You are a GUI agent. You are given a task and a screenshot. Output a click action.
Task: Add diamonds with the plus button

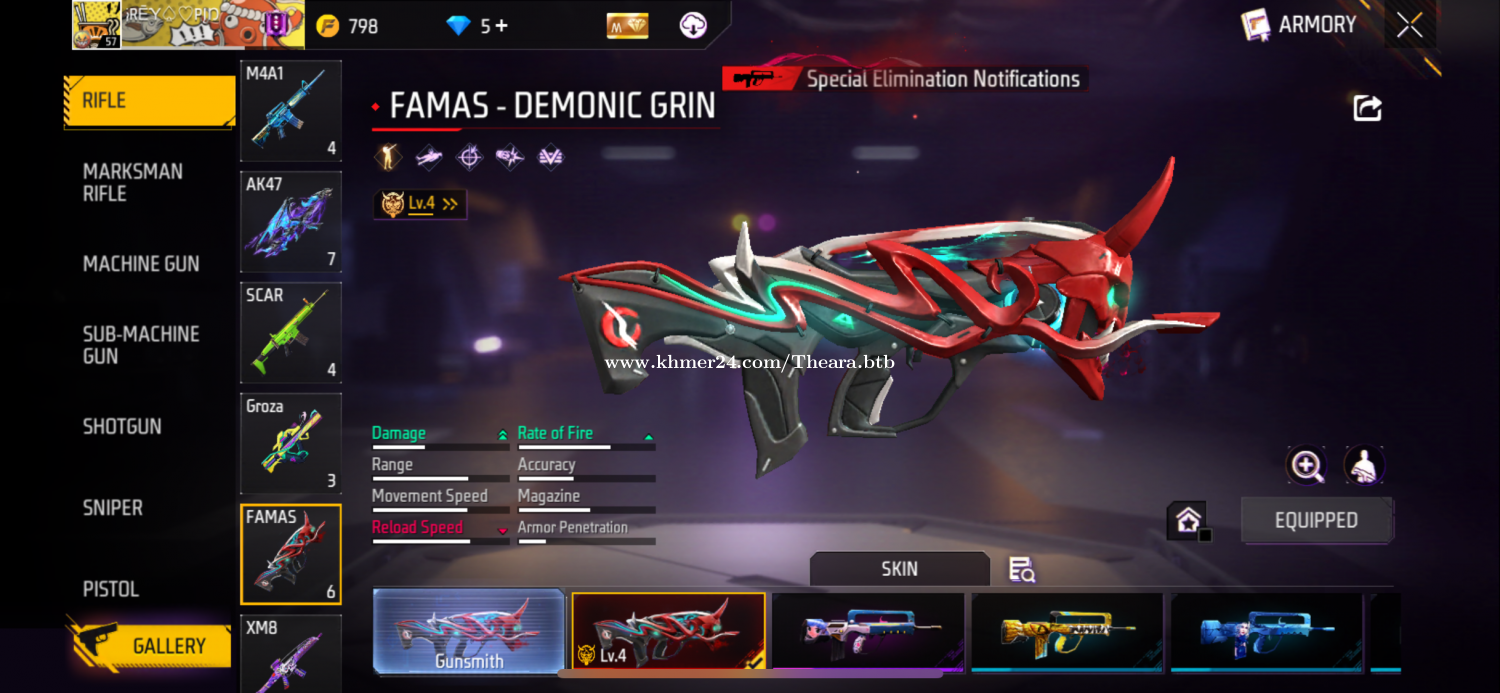coord(501,26)
